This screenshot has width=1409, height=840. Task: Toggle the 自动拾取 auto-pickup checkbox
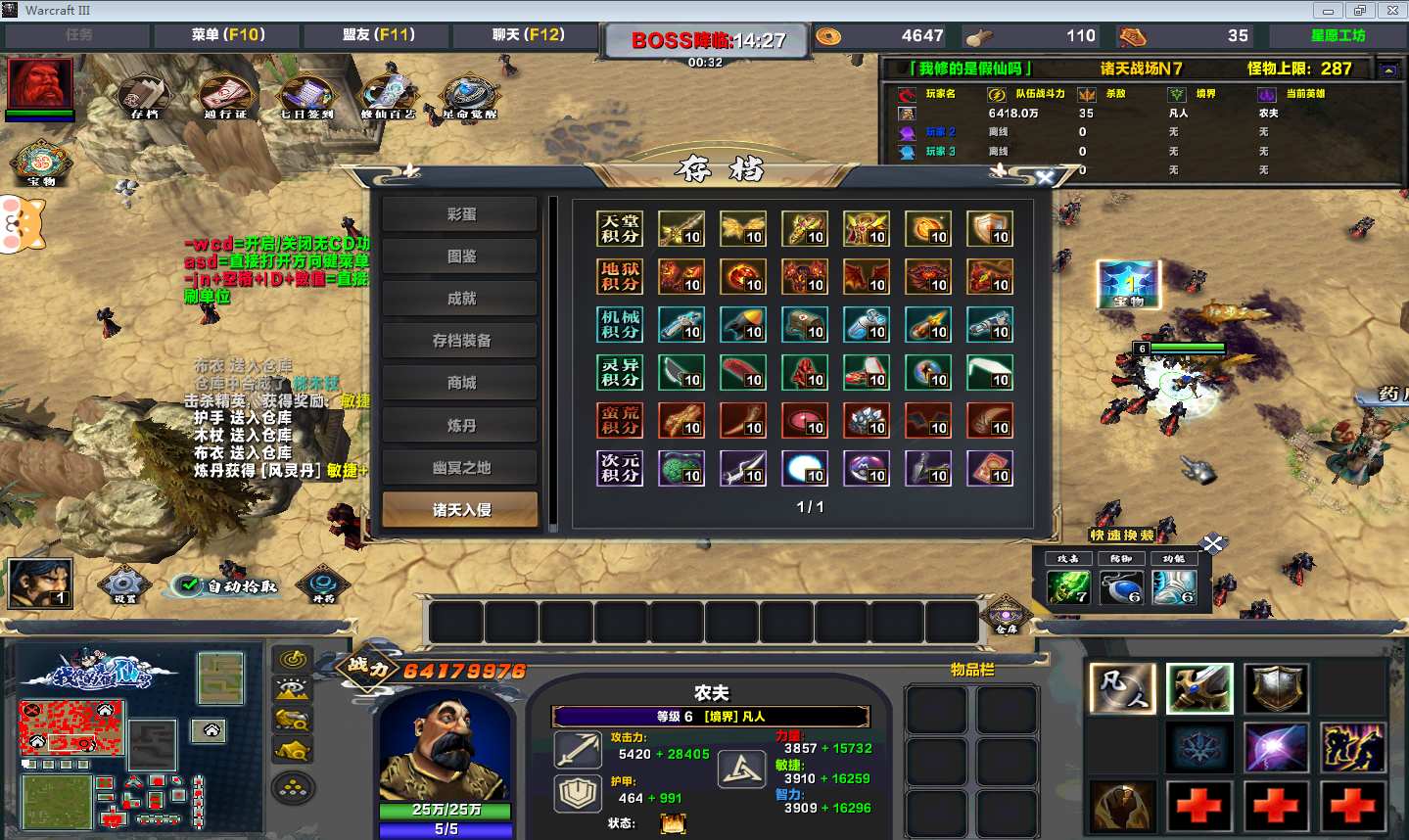(x=186, y=586)
